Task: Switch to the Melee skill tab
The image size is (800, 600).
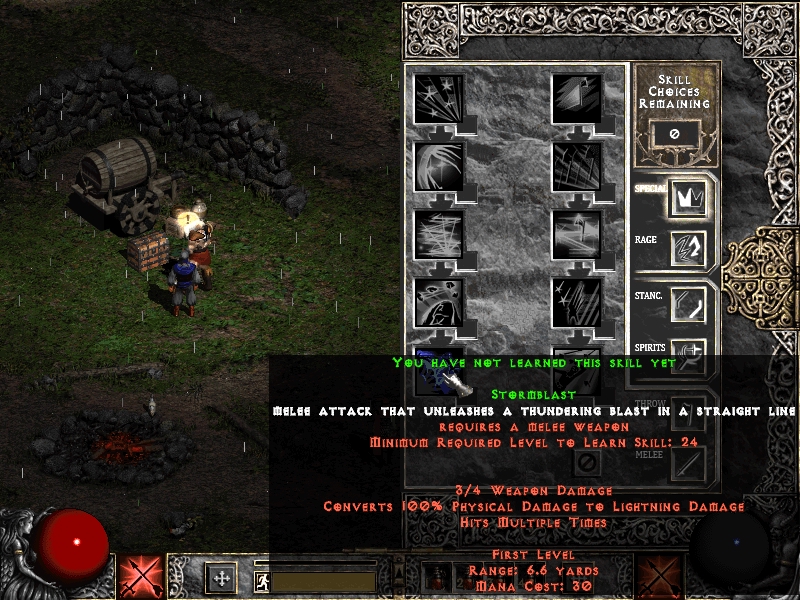Action: pyautogui.click(x=688, y=463)
